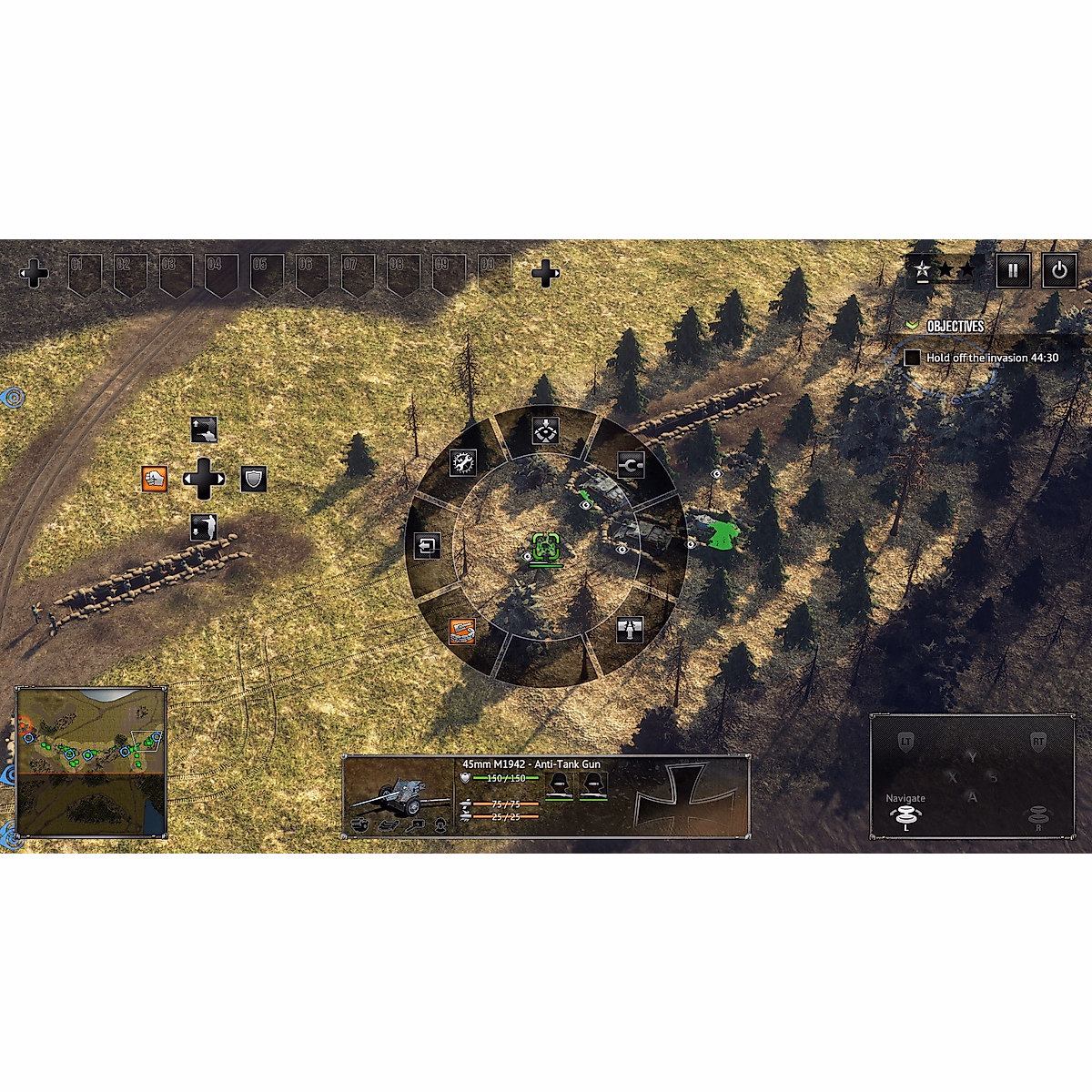Choose the shell ammunition command in the radial menu
The width and height of the screenshot is (1092, 1092).
(x=630, y=629)
